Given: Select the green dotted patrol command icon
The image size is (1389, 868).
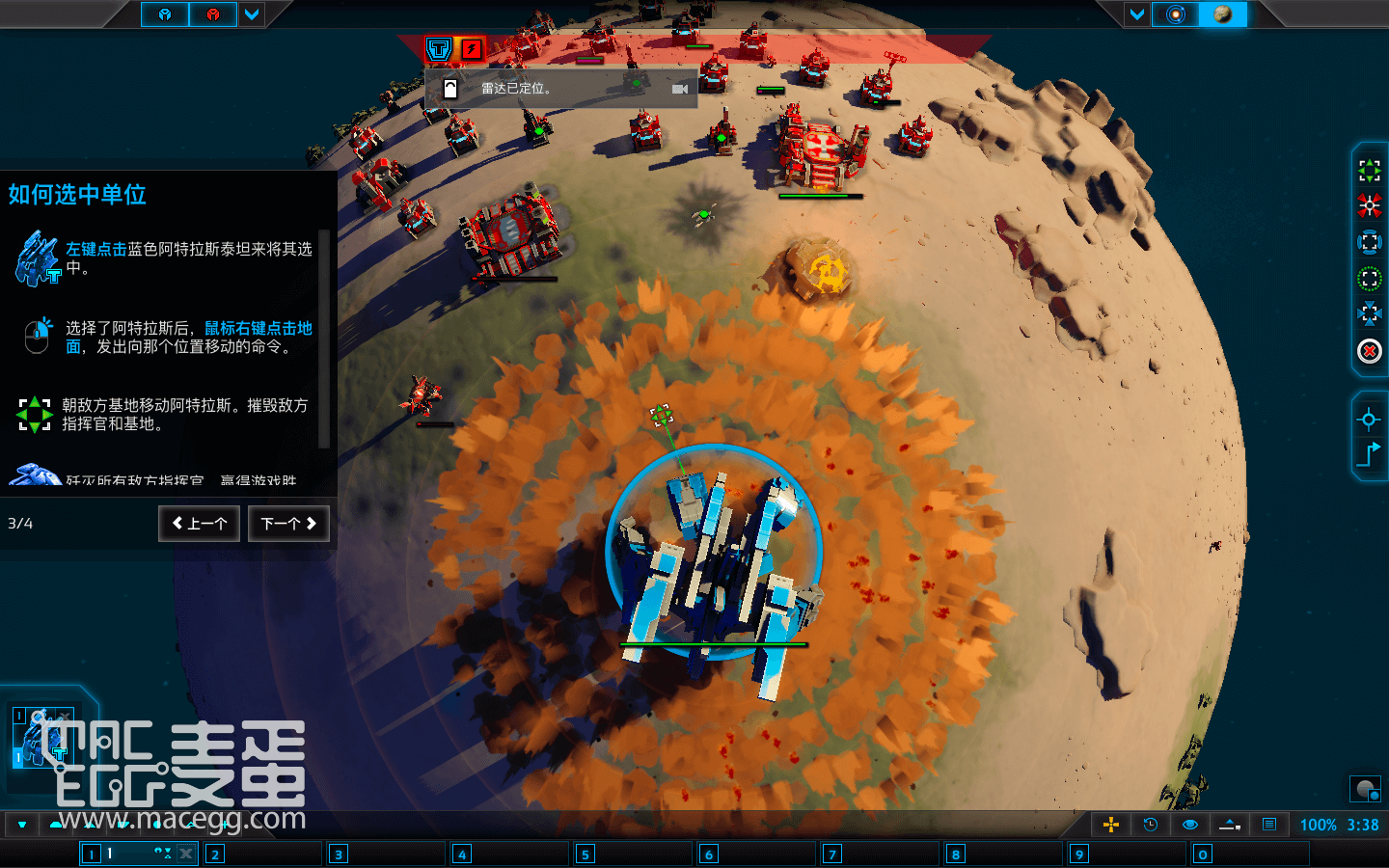Looking at the screenshot, I should (1369, 279).
